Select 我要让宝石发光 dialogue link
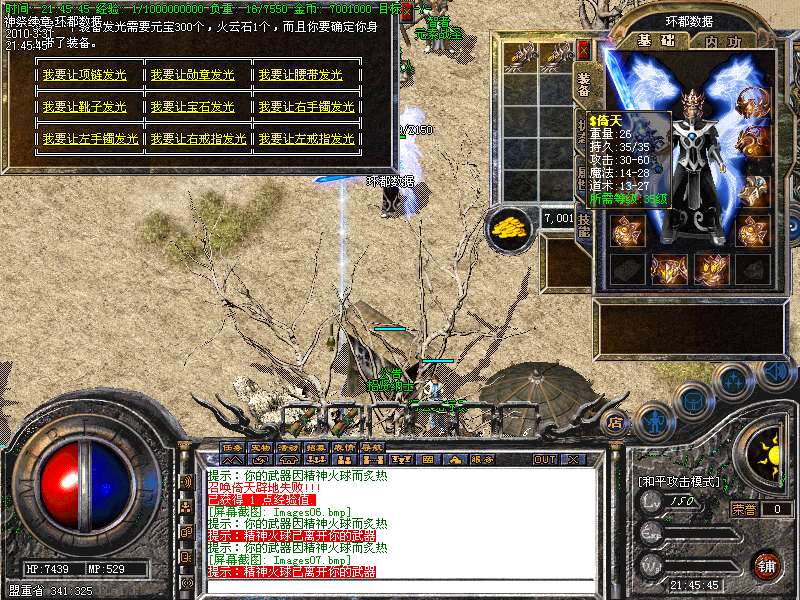The height and width of the screenshot is (600, 800). click(x=192, y=107)
